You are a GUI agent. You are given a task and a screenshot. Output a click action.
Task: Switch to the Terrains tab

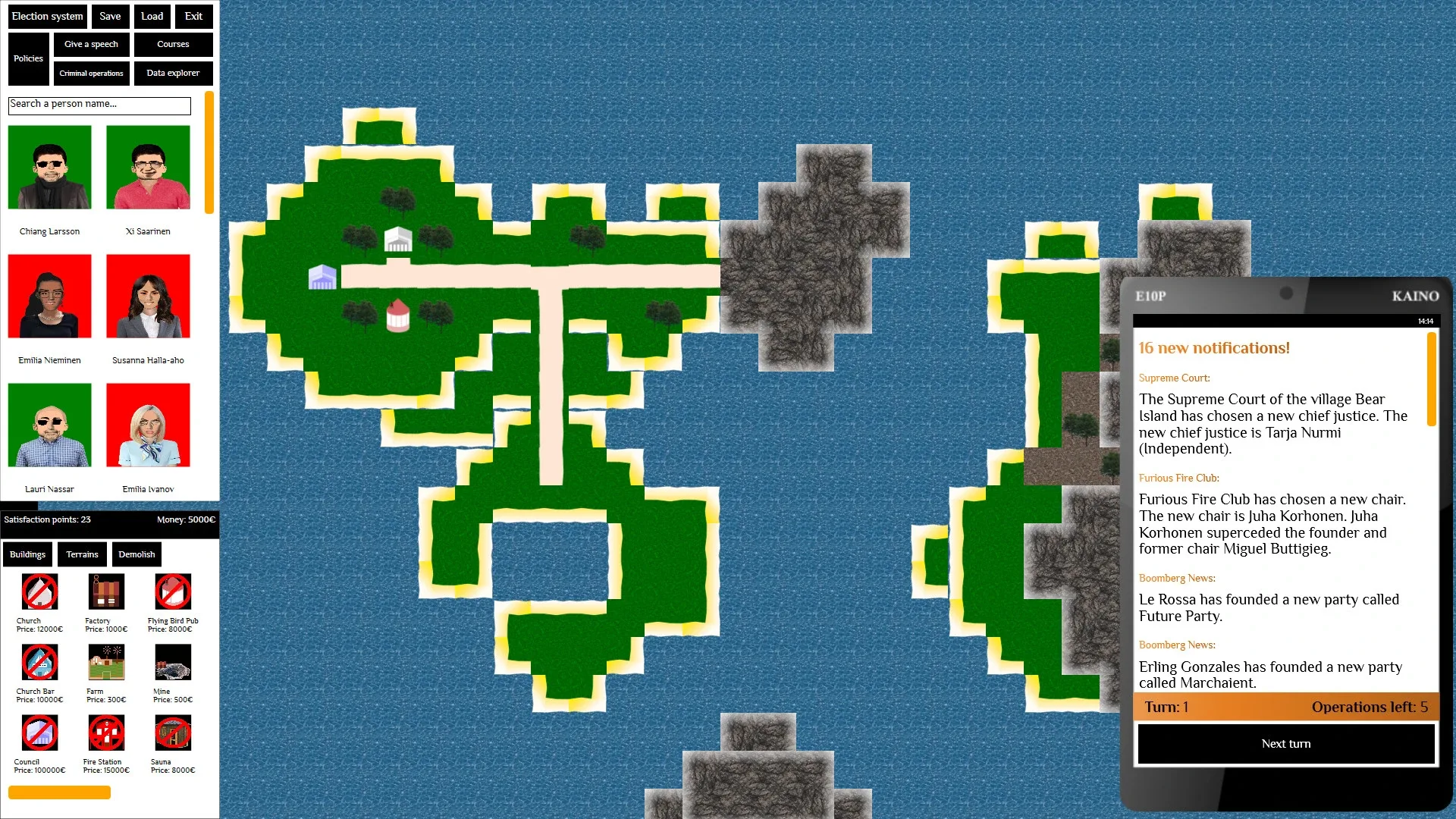82,554
